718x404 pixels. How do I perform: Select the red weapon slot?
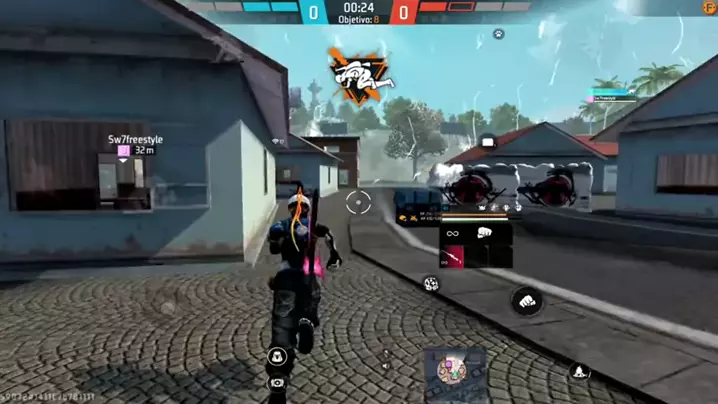point(457,257)
